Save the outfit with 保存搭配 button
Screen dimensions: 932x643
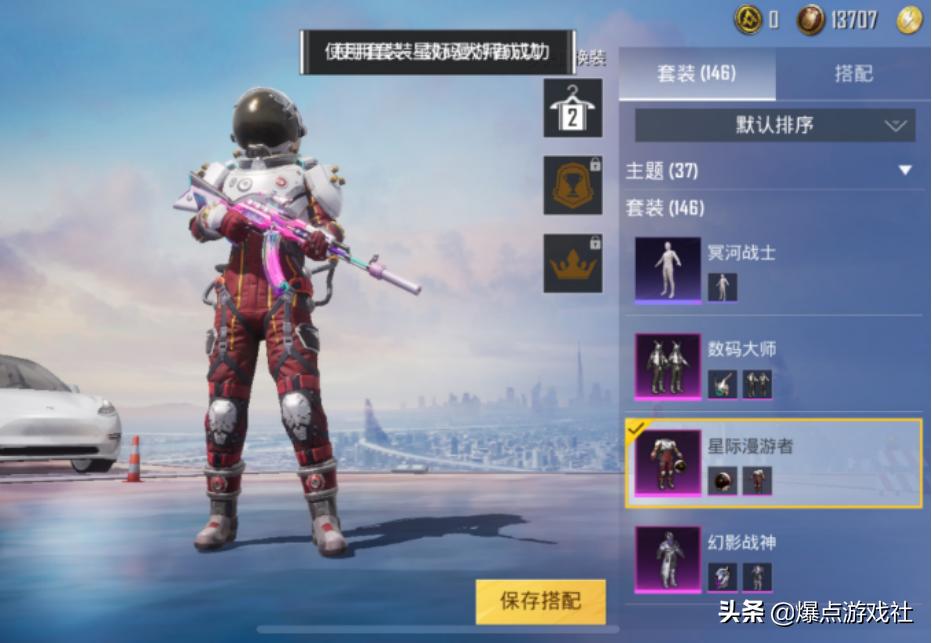(540, 602)
